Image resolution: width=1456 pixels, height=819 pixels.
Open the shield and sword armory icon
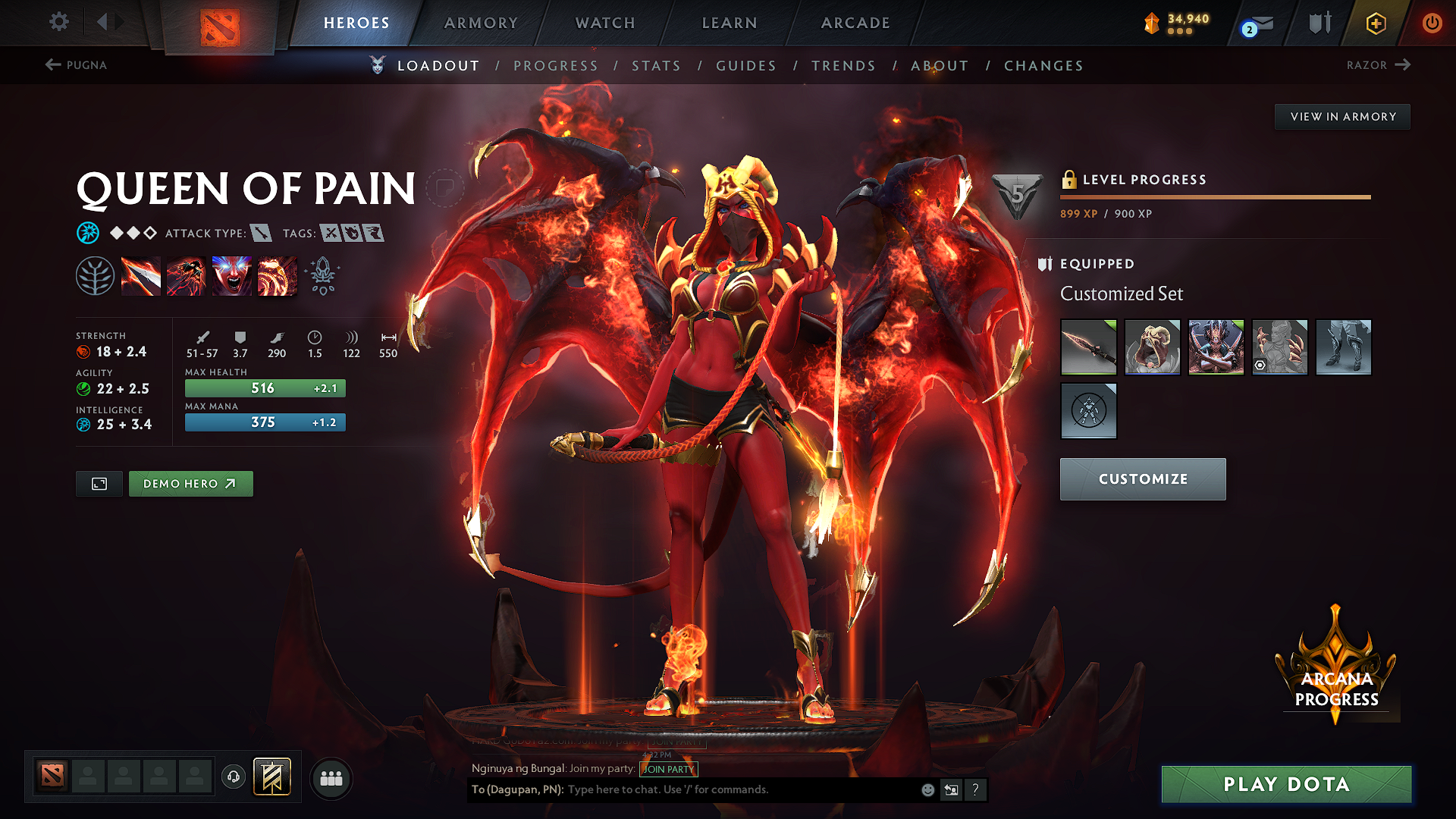point(1319,23)
